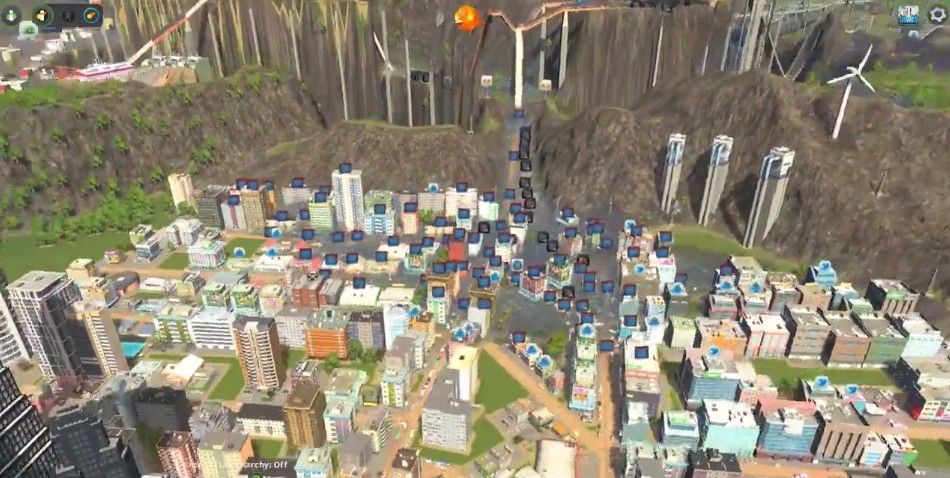Open the gear settings menu

click(x=937, y=13)
